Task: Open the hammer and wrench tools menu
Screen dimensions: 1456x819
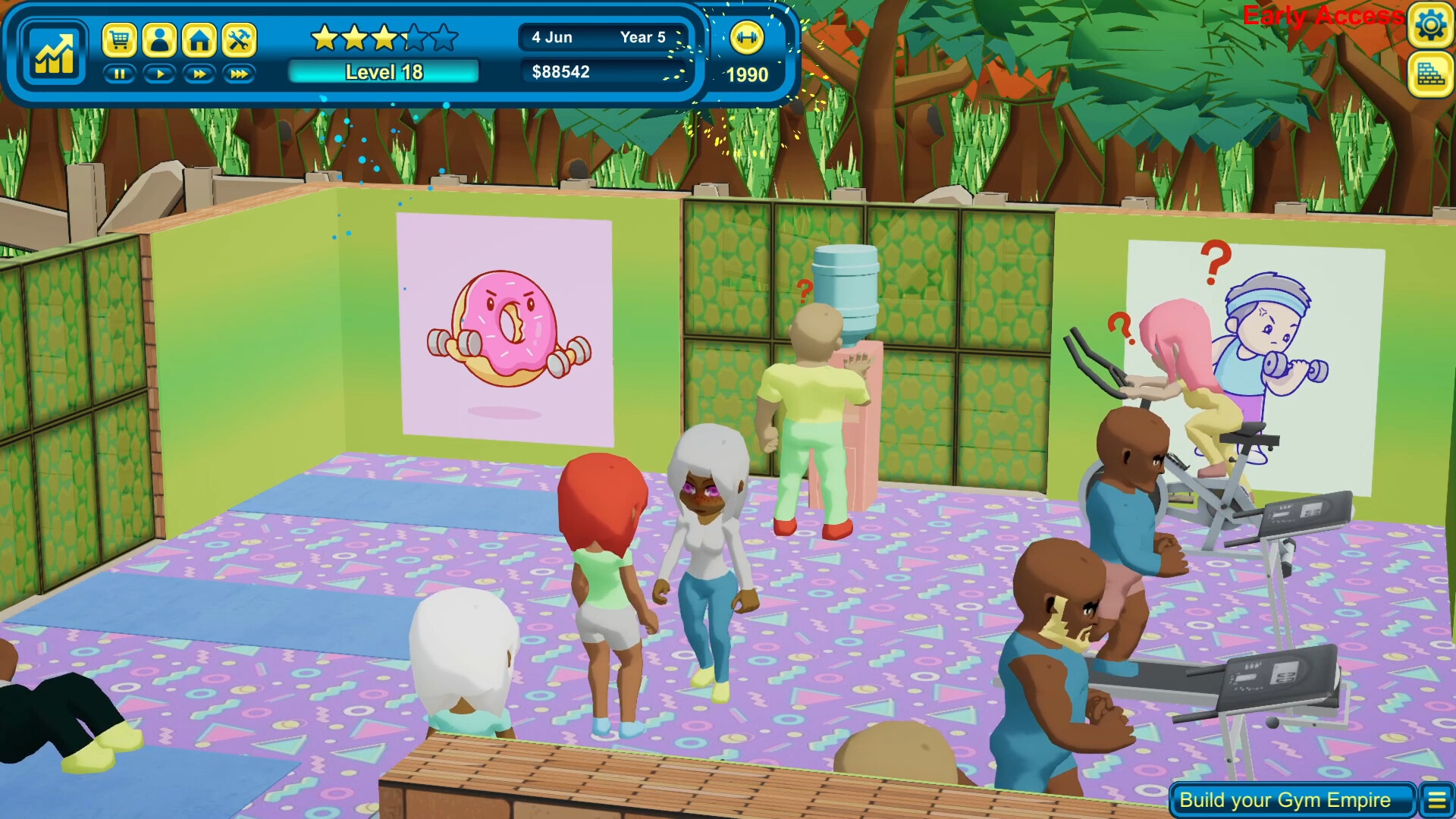Action: point(239,39)
